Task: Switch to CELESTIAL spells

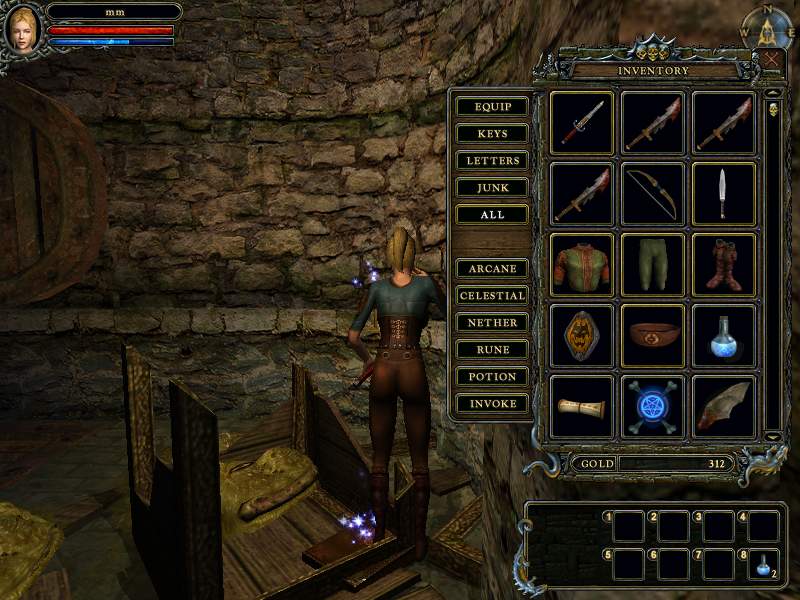Action: click(x=492, y=296)
